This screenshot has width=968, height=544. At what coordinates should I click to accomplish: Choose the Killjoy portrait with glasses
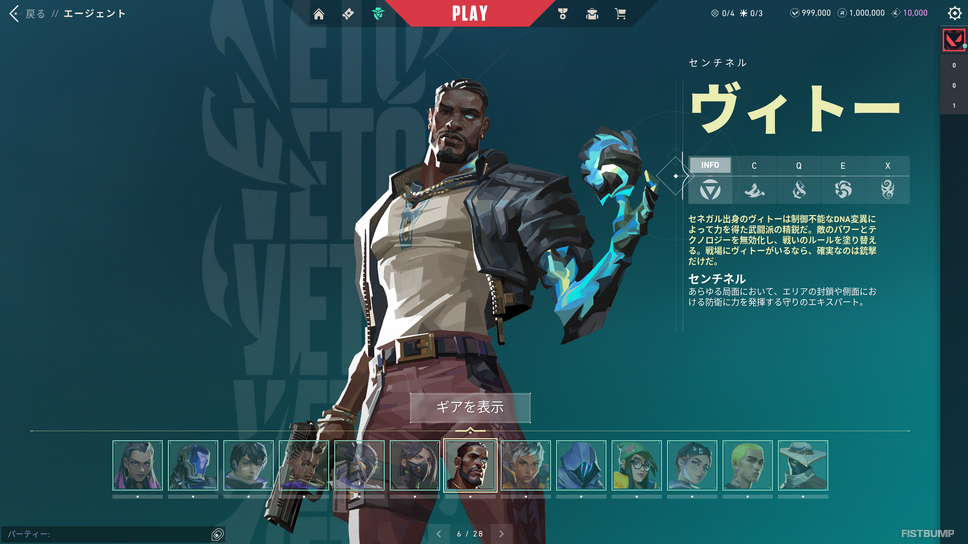[x=637, y=465]
